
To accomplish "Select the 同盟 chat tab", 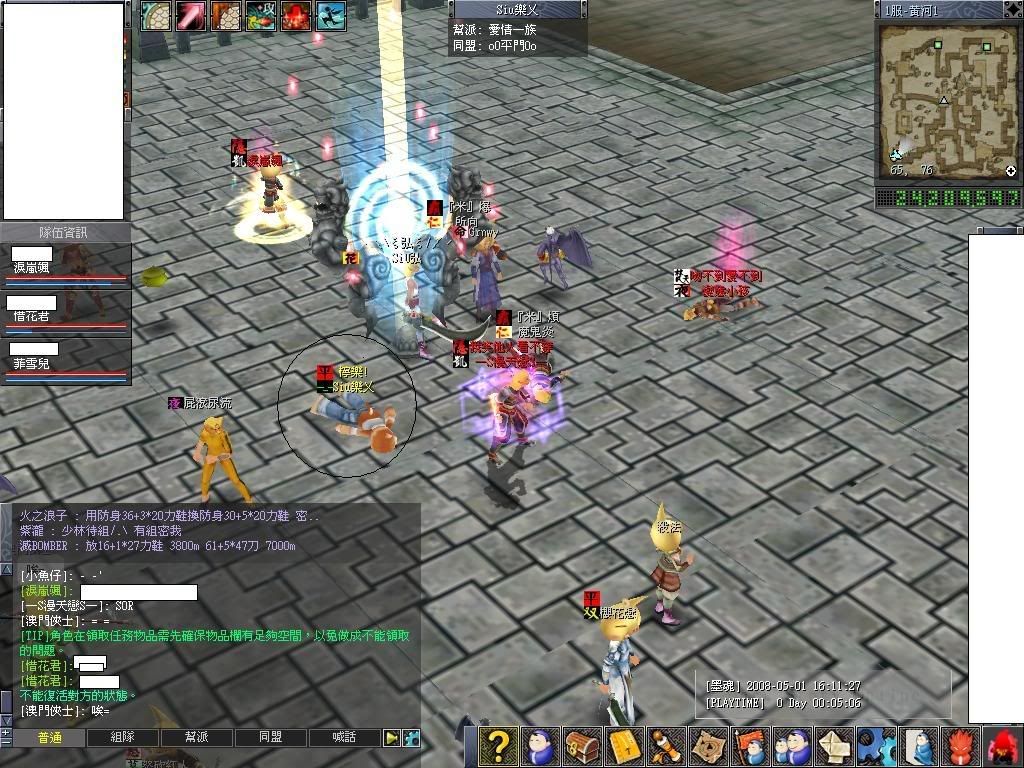I will 270,737.
